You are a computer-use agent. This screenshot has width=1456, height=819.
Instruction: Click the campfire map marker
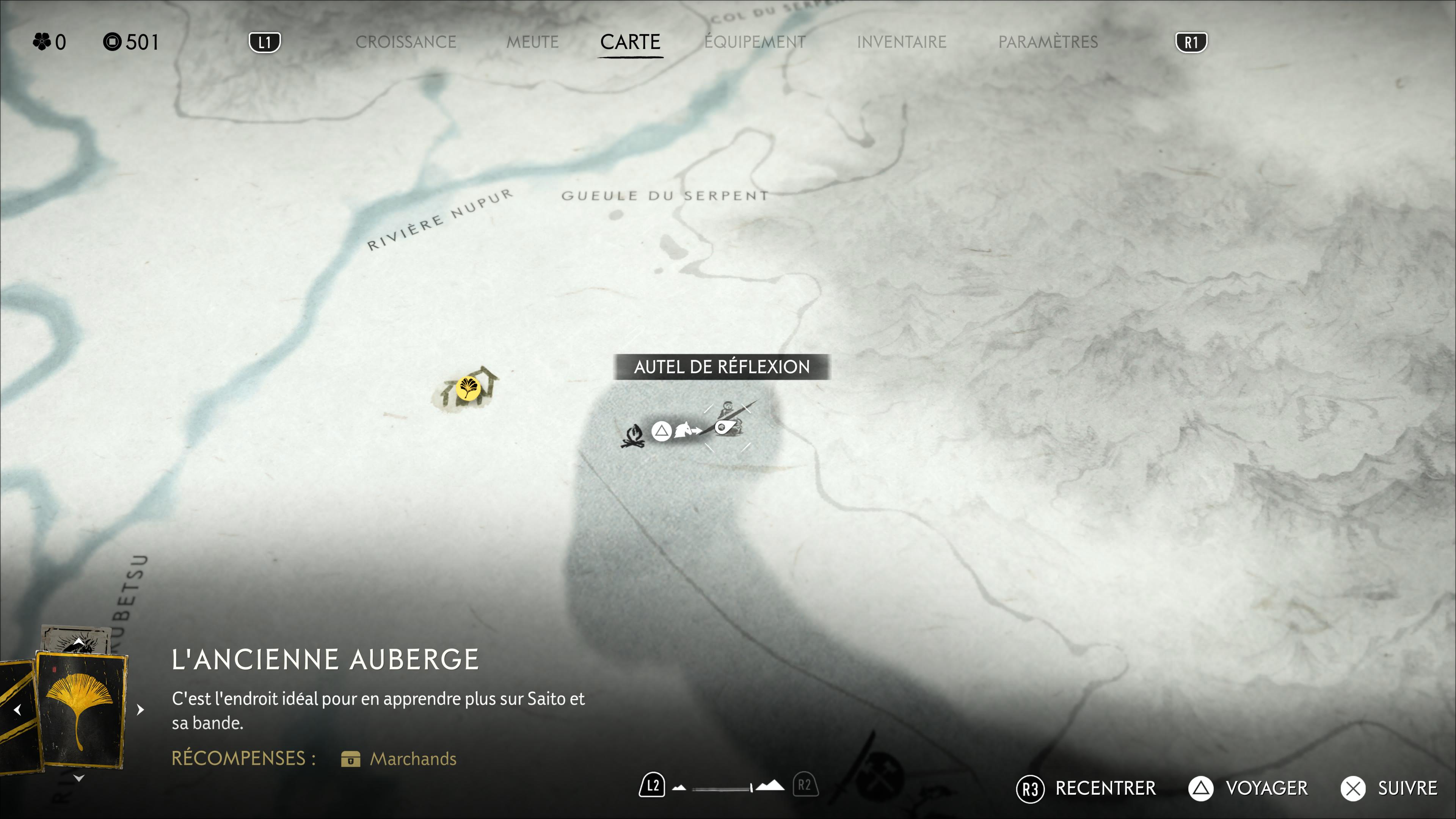[x=634, y=436]
